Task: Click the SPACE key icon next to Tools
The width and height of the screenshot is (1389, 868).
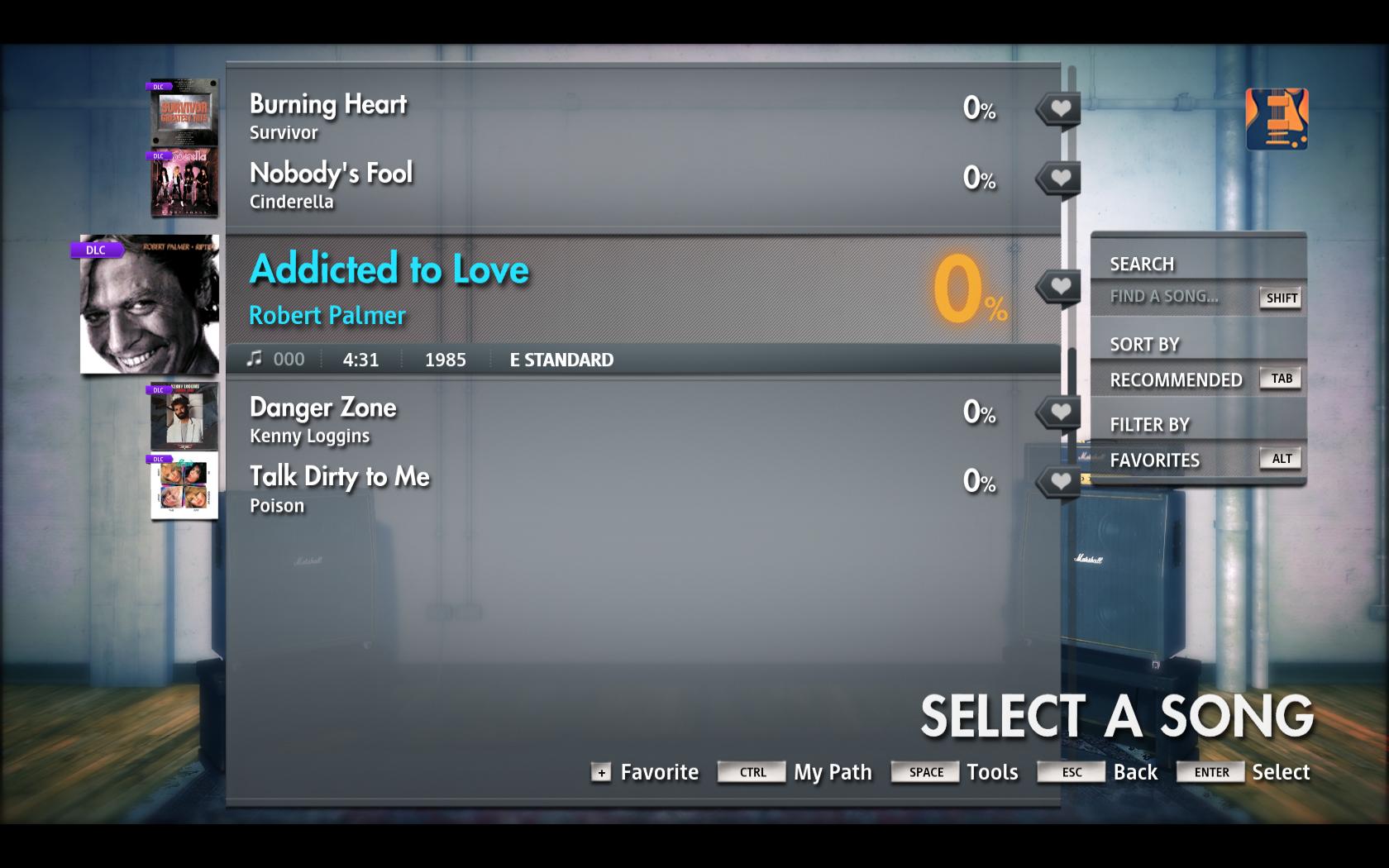Action: [x=924, y=772]
